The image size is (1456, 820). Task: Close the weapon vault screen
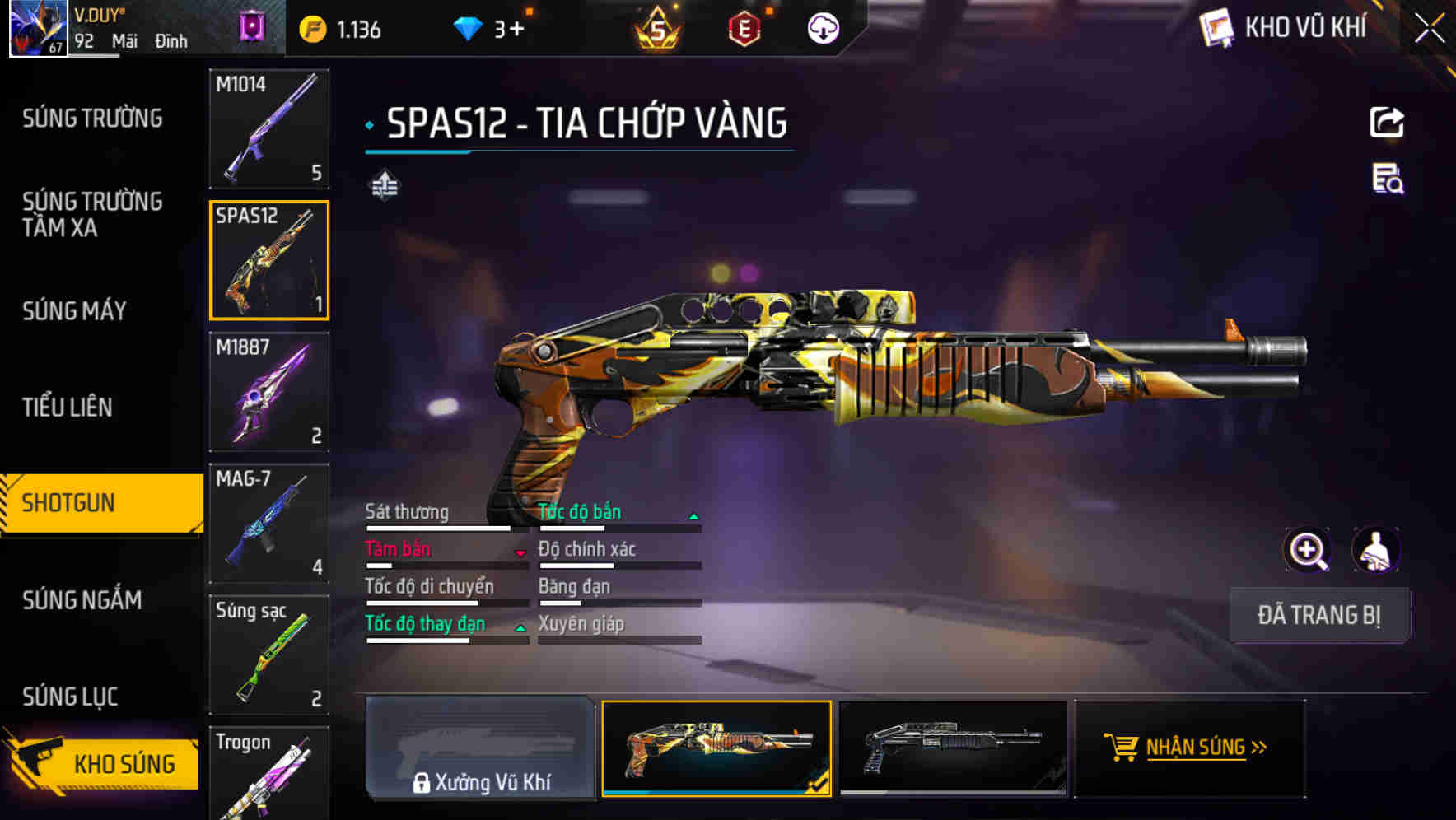click(1429, 29)
